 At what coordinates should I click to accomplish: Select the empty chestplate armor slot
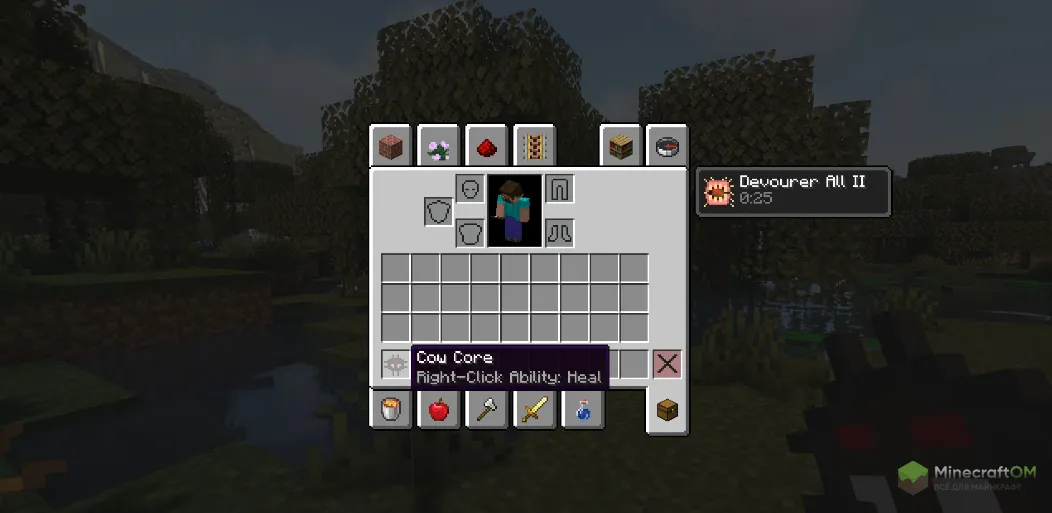tap(470, 233)
